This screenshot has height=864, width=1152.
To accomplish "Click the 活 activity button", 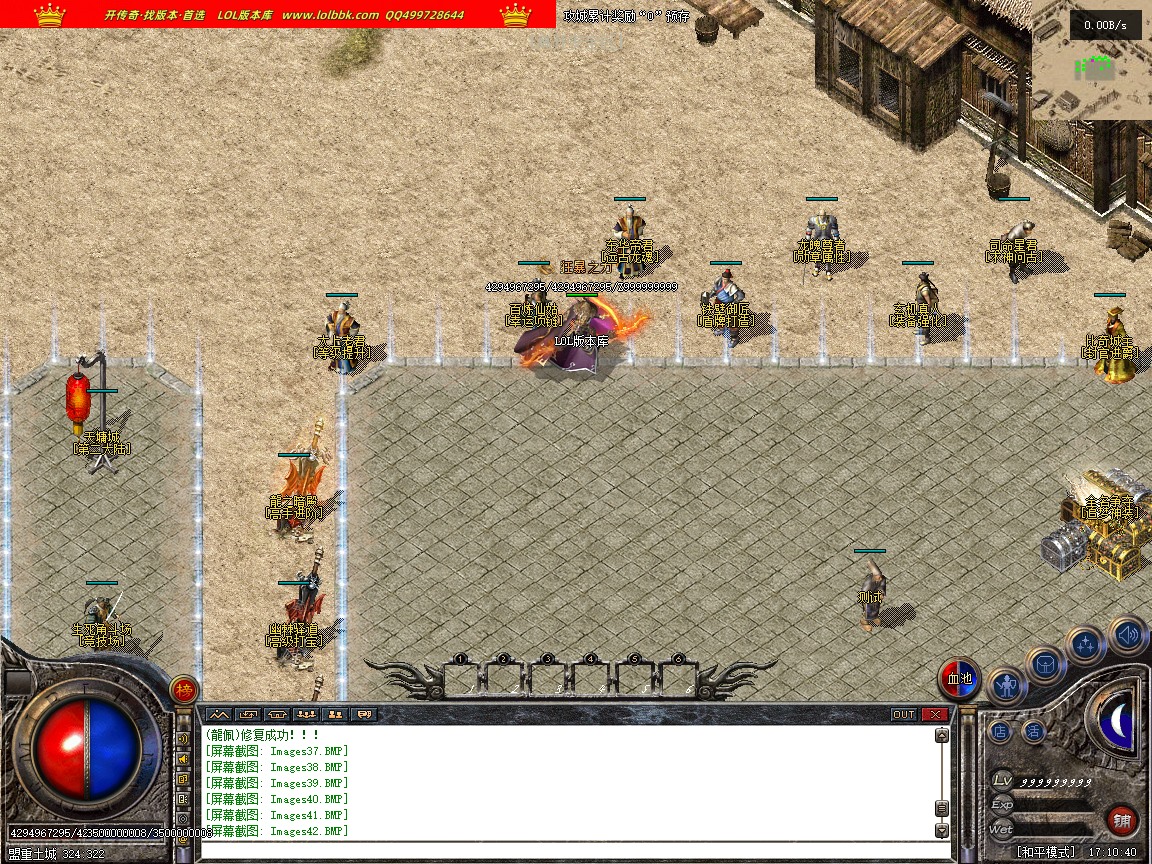I will tap(1033, 731).
